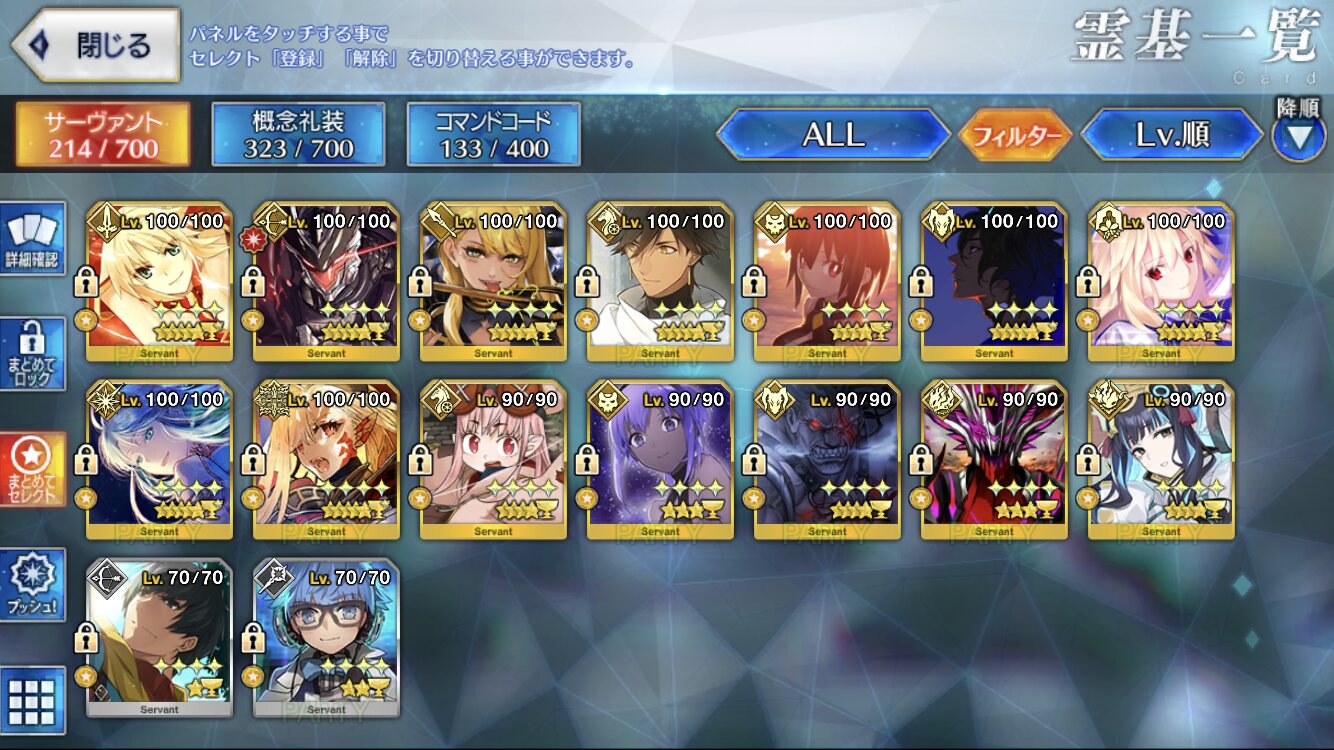Screen dimensions: 1334x750
Task: Select the blue-haired glasses servant at Lv. 70
Action: (326, 638)
